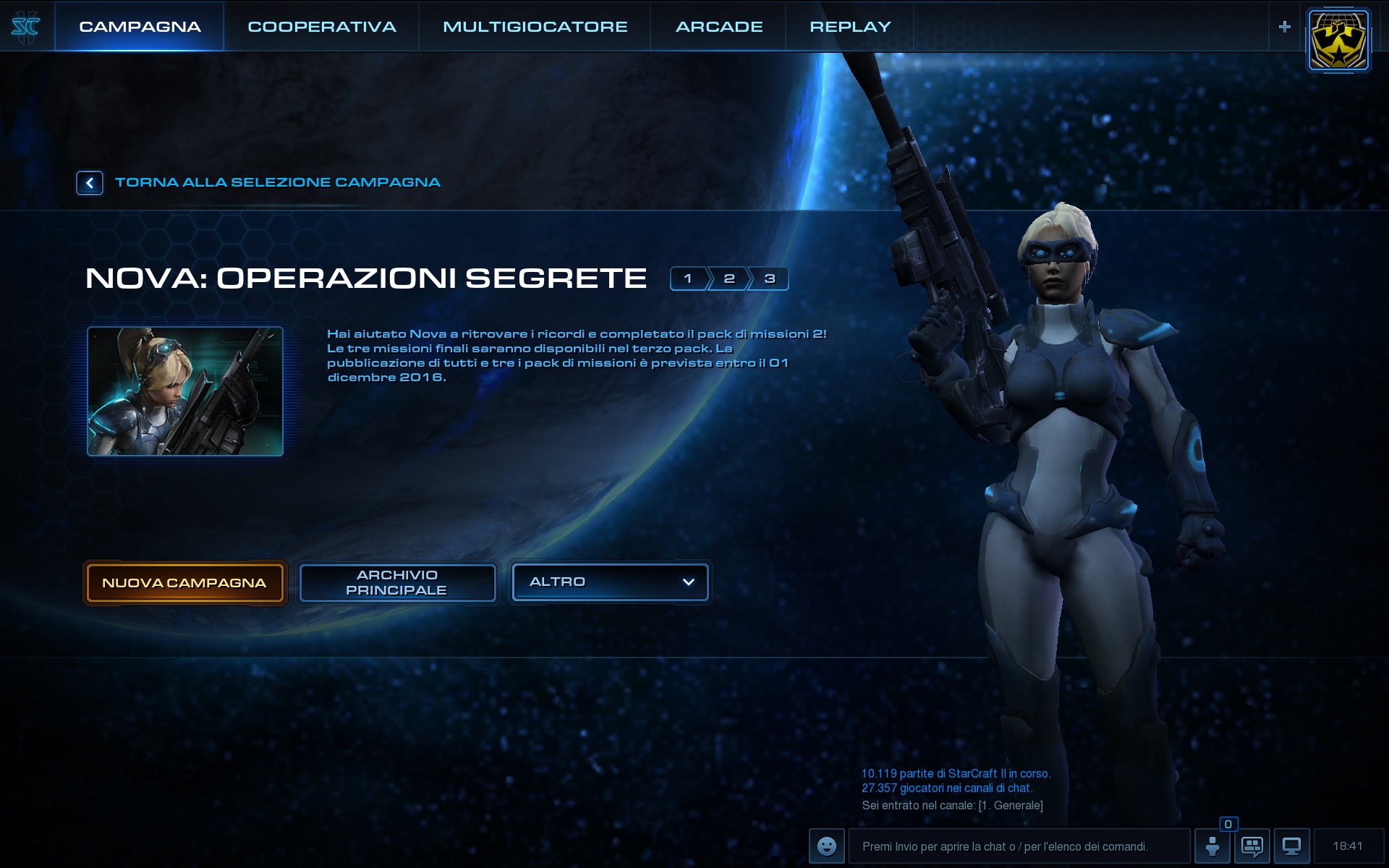This screenshot has height=868, width=1389.
Task: Start a Nuova Campagna
Action: coord(184,583)
